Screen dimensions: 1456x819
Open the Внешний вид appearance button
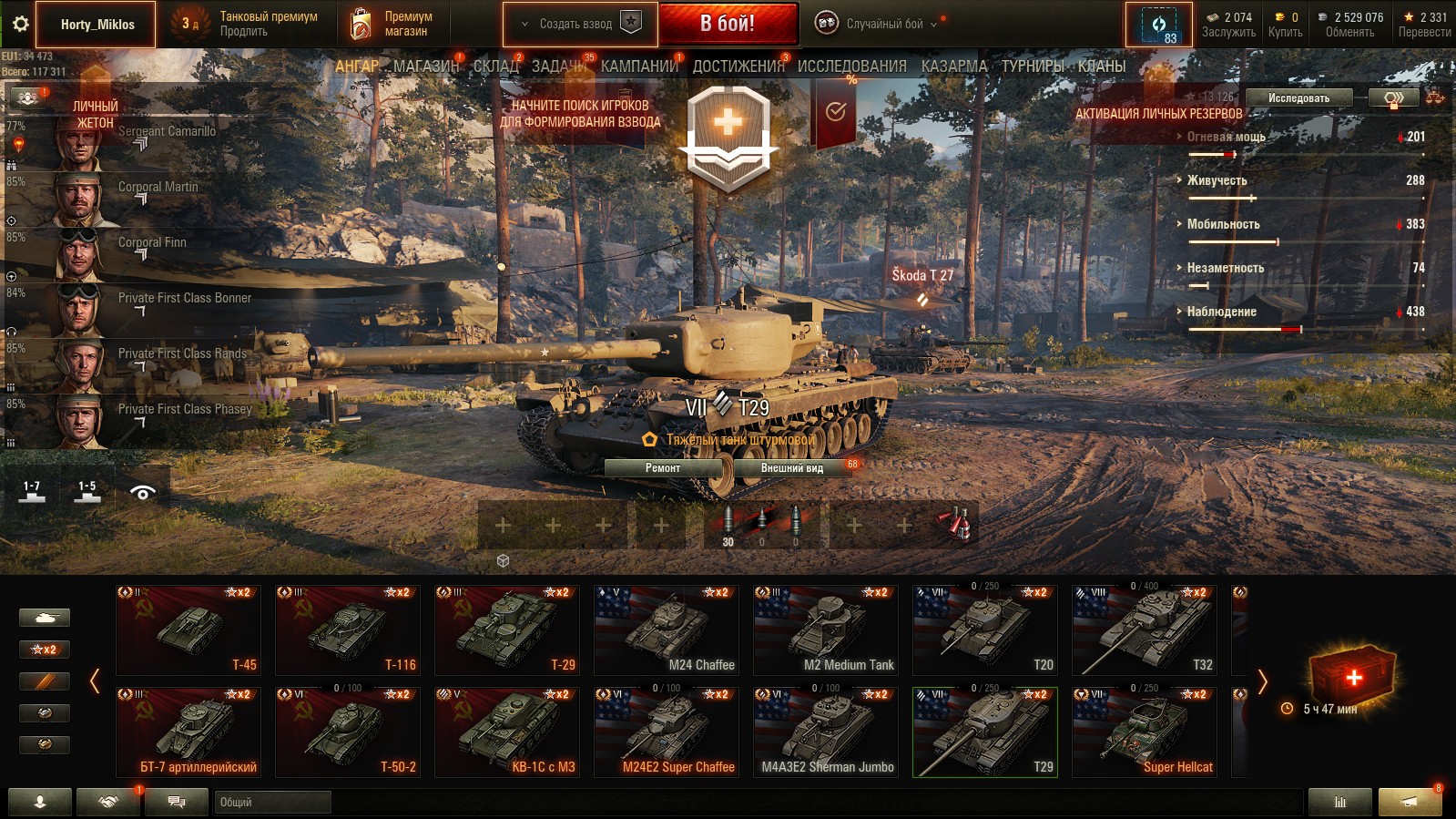pyautogui.click(x=791, y=468)
